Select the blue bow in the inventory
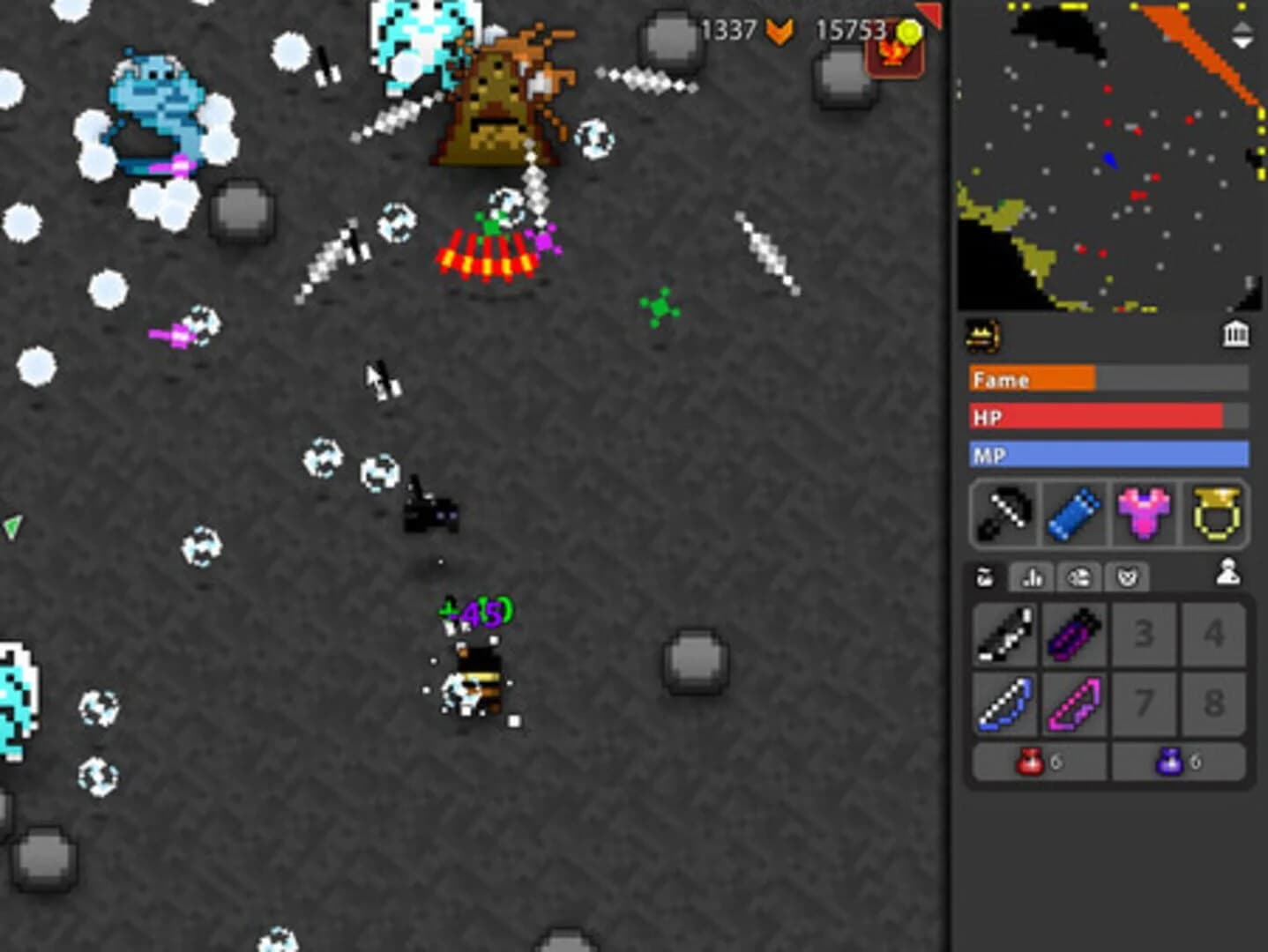The image size is (1268, 952). coord(1003,703)
